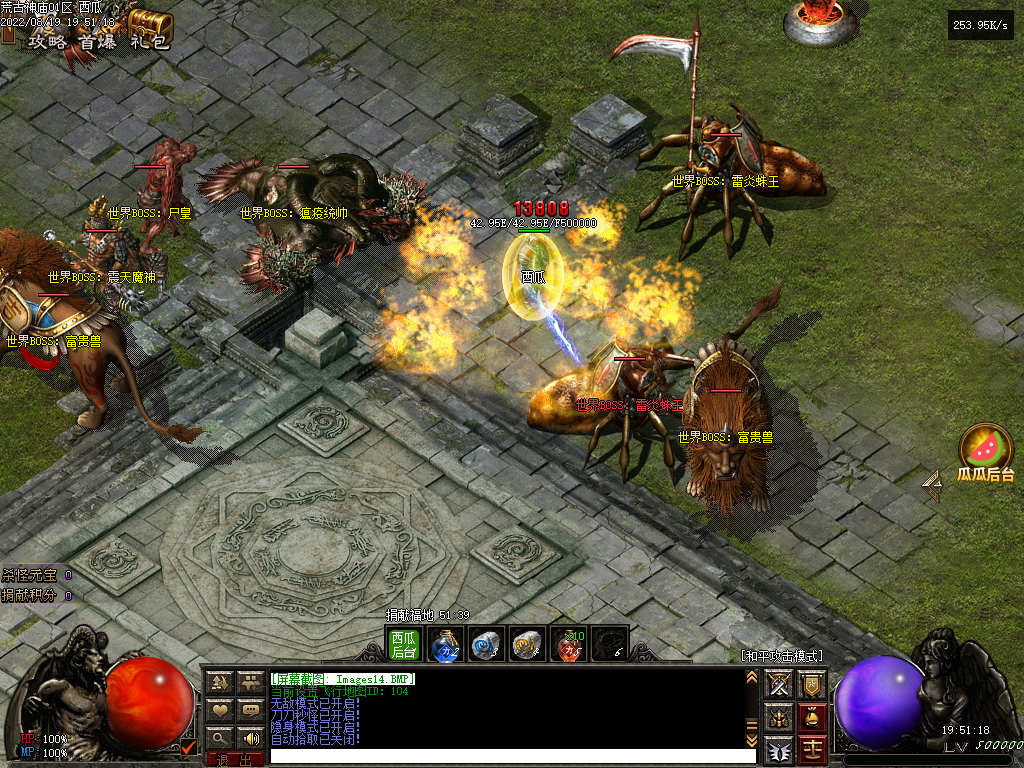This screenshot has width=1024, height=768.
Task: Click the green 西瓜后台 hotbar slot
Action: [404, 644]
